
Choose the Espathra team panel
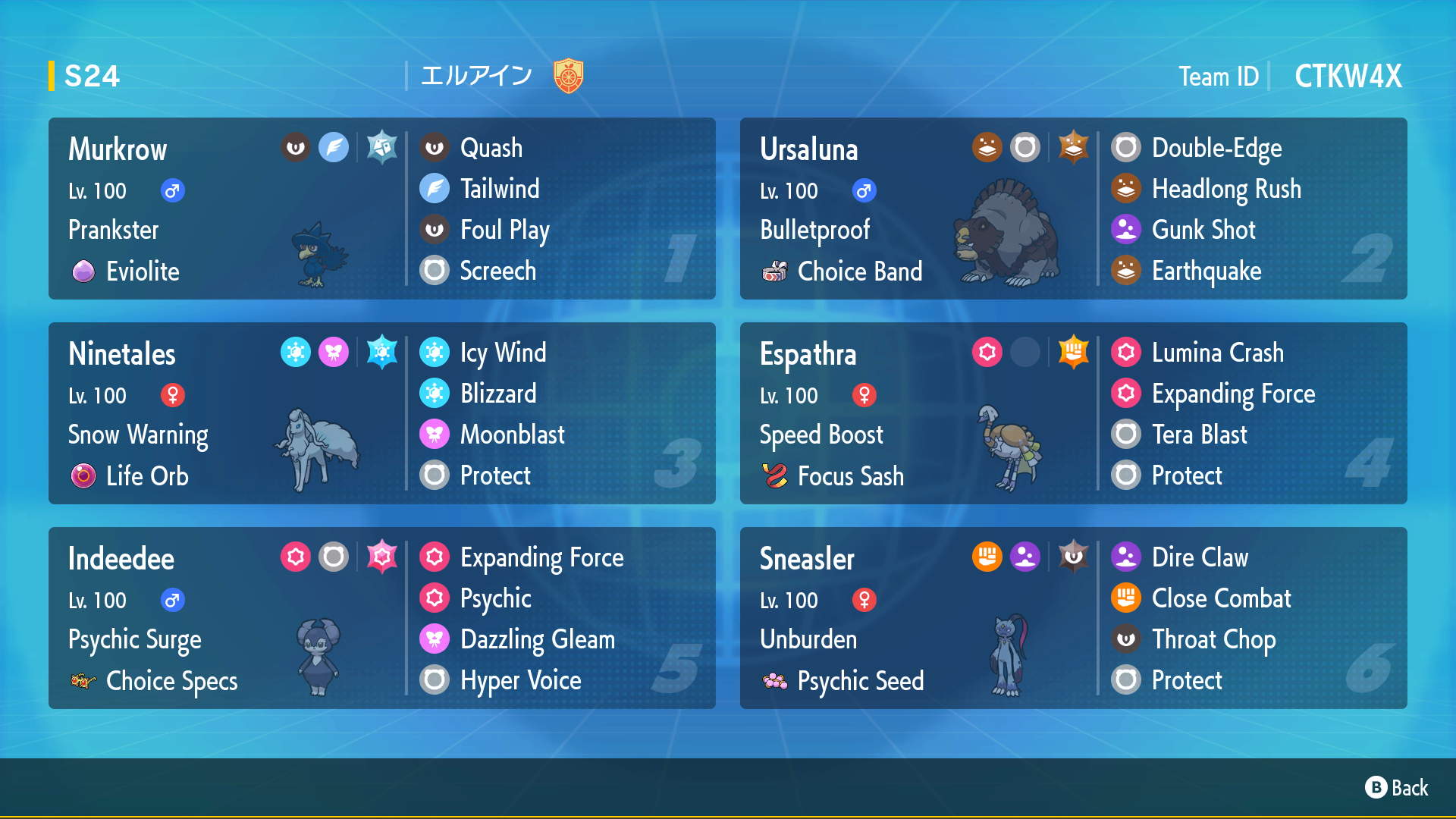(1073, 413)
